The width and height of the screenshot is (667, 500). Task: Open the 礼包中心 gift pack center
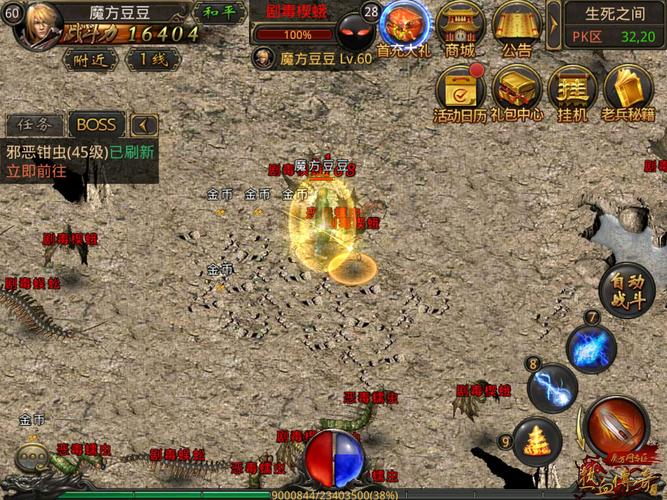pyautogui.click(x=516, y=94)
